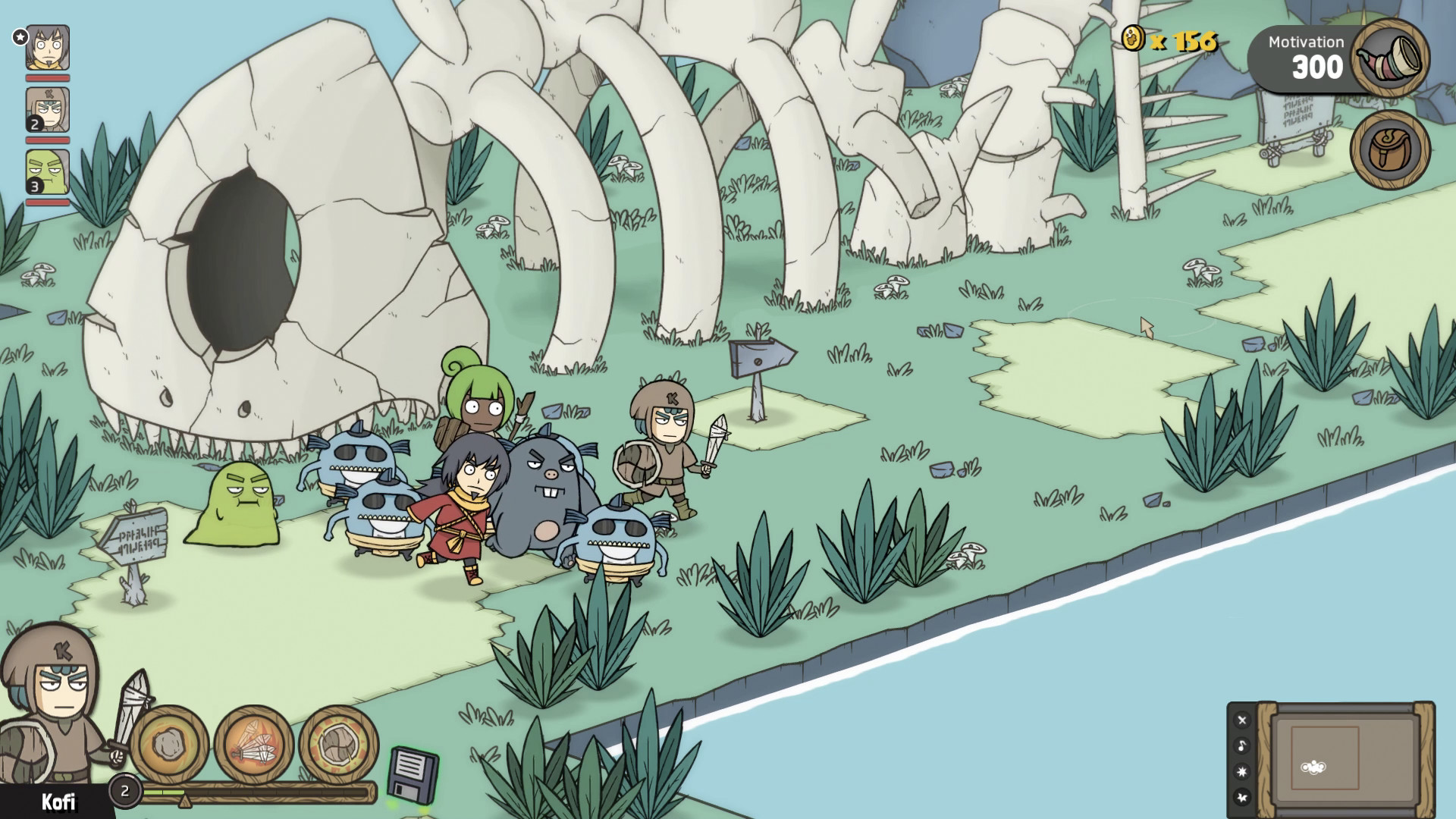Select the green slime party member portrait
The height and width of the screenshot is (819, 1456).
pos(47,173)
